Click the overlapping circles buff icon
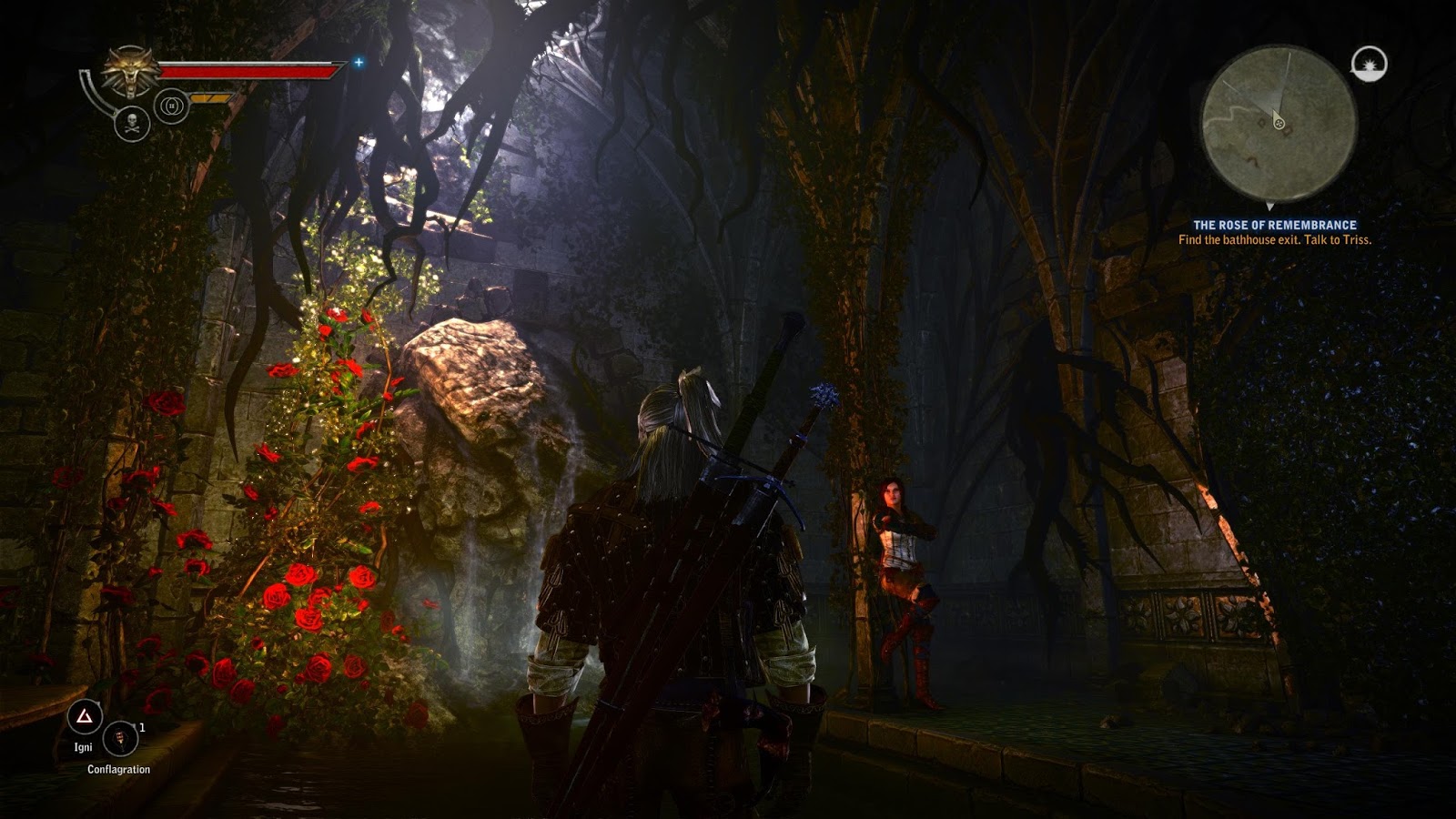Screen dimensions: 1456x819 [171, 106]
